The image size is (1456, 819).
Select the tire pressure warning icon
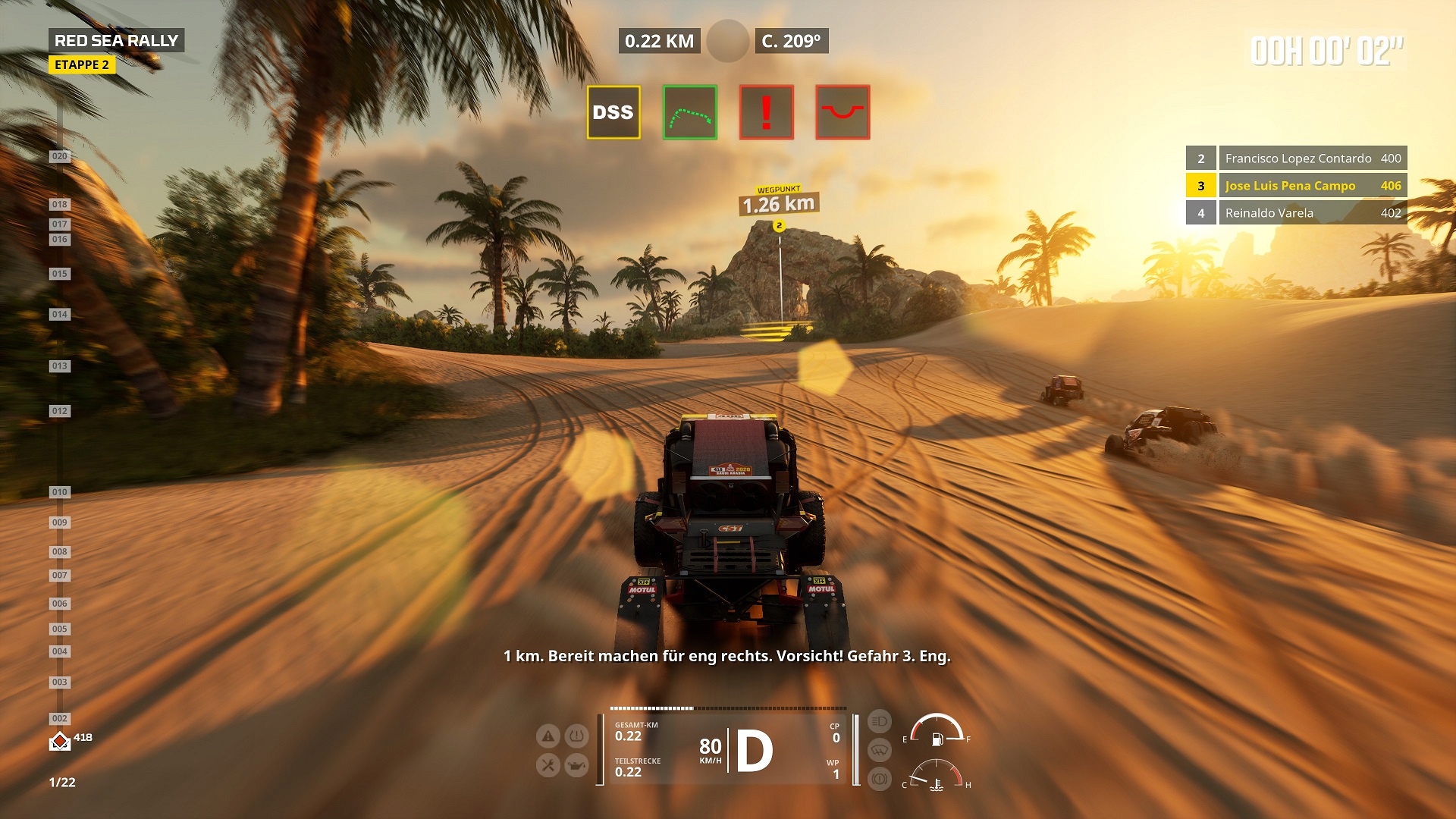point(577,736)
